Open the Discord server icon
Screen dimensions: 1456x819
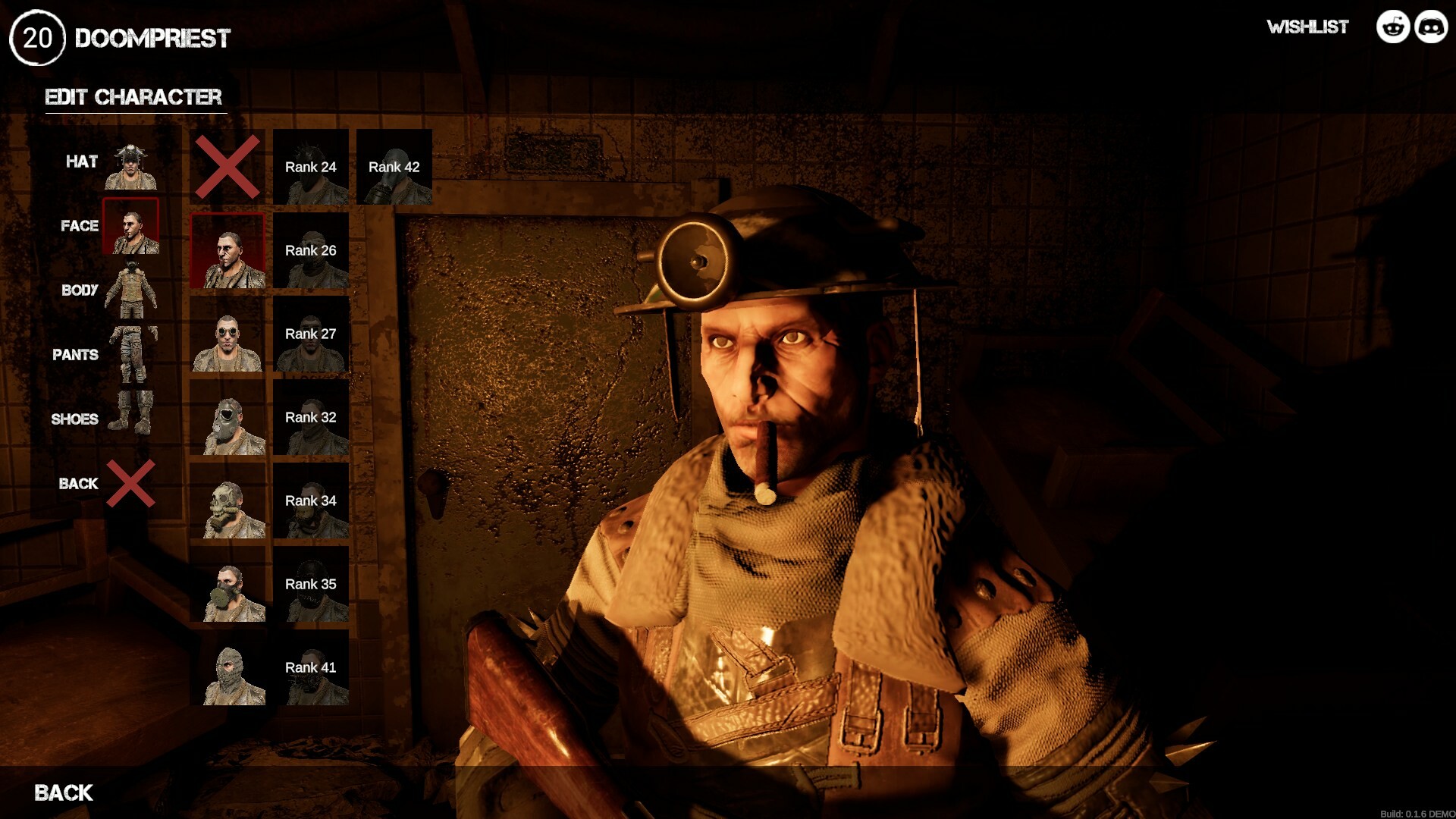pyautogui.click(x=1431, y=27)
